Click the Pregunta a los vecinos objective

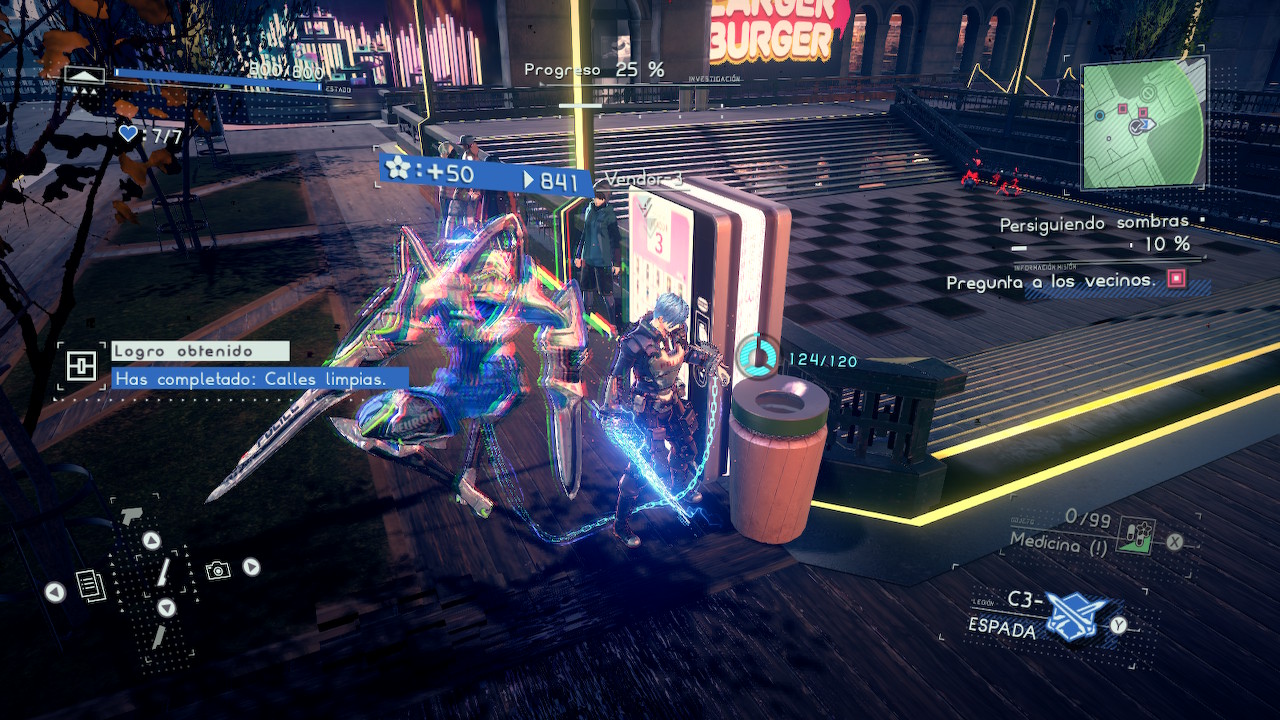coord(1051,282)
